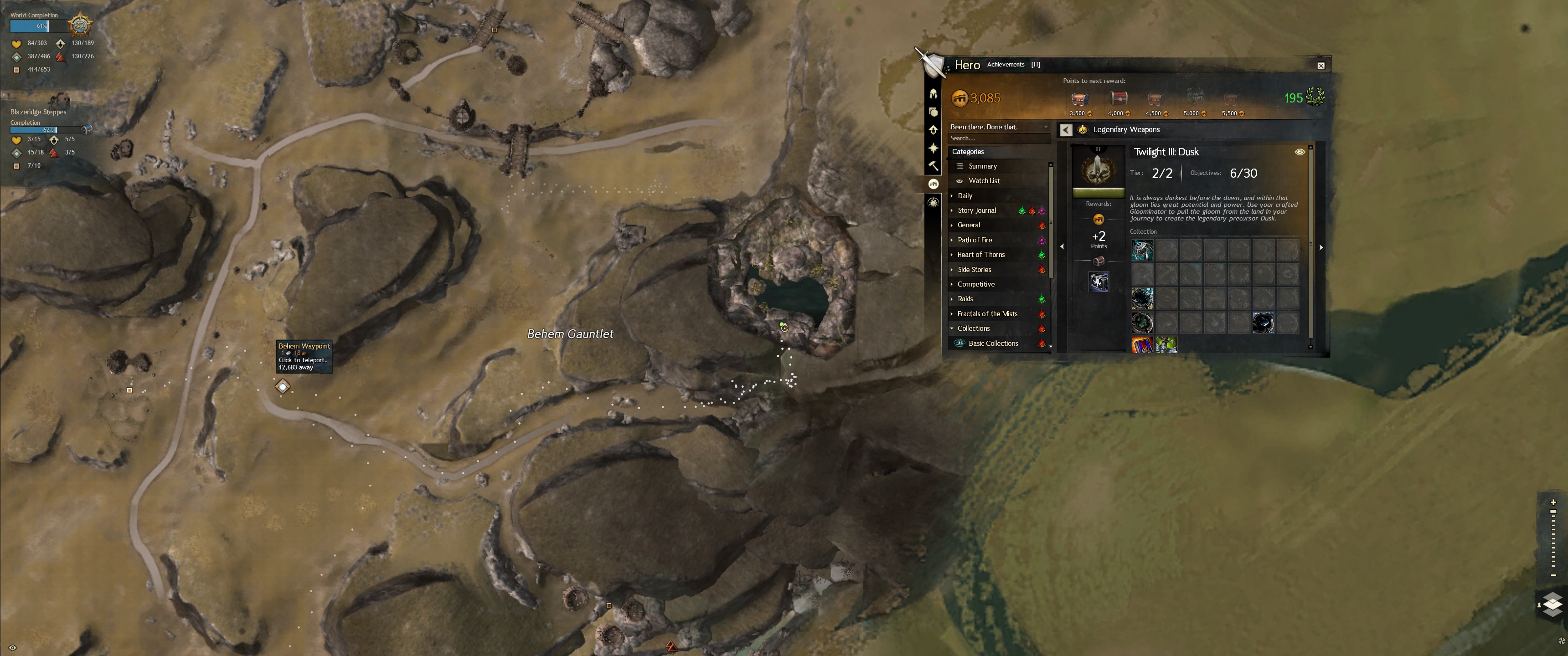Viewport: 1568px width, 656px height.
Task: Show the previous achievement with left arrow
Action: [1062, 246]
